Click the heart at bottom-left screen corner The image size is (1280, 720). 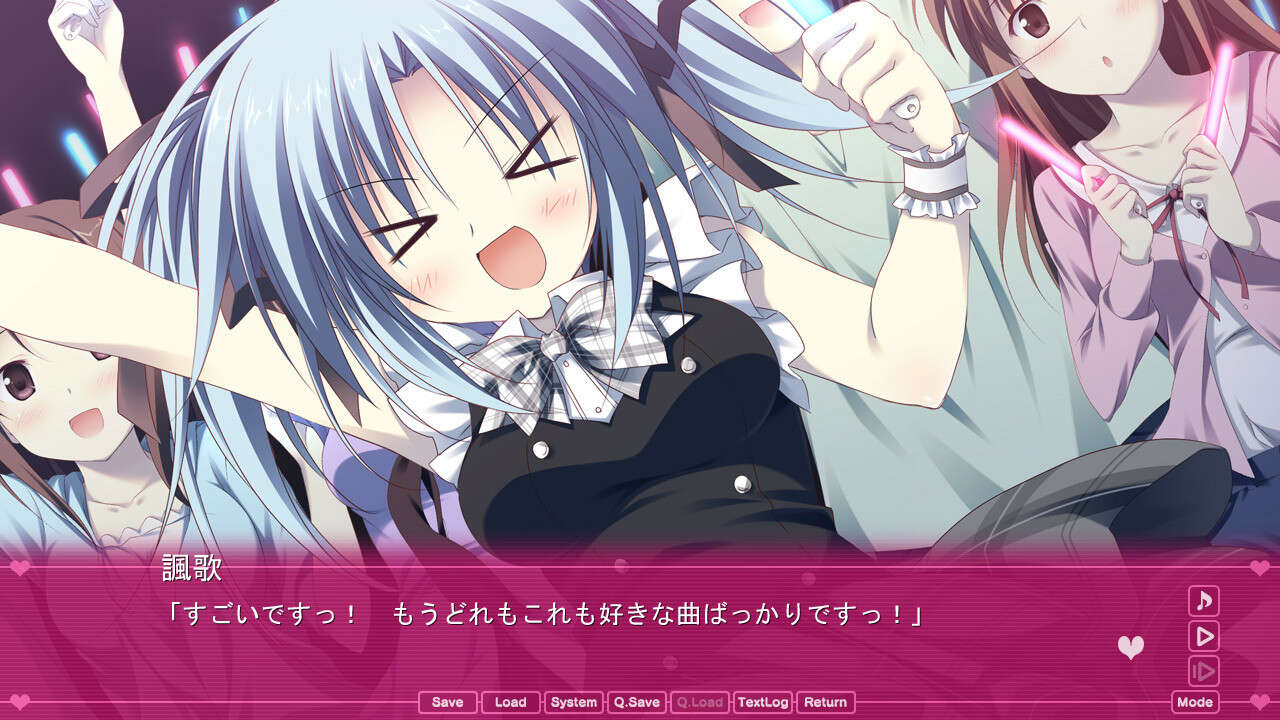click(20, 700)
